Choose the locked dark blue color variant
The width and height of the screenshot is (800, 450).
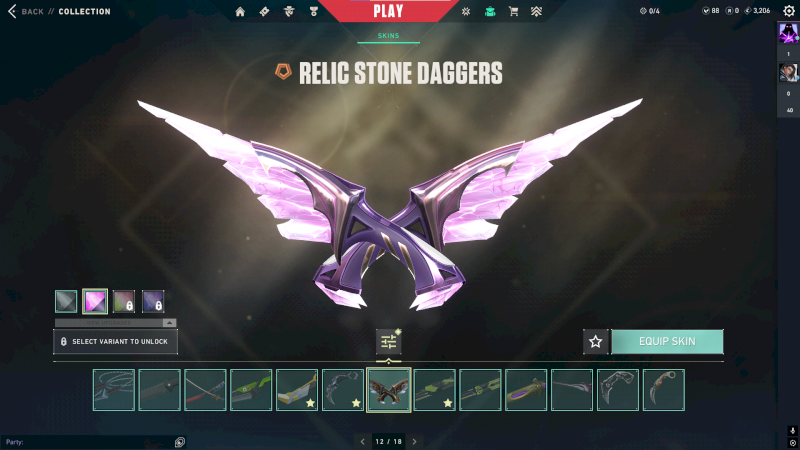[x=153, y=301]
